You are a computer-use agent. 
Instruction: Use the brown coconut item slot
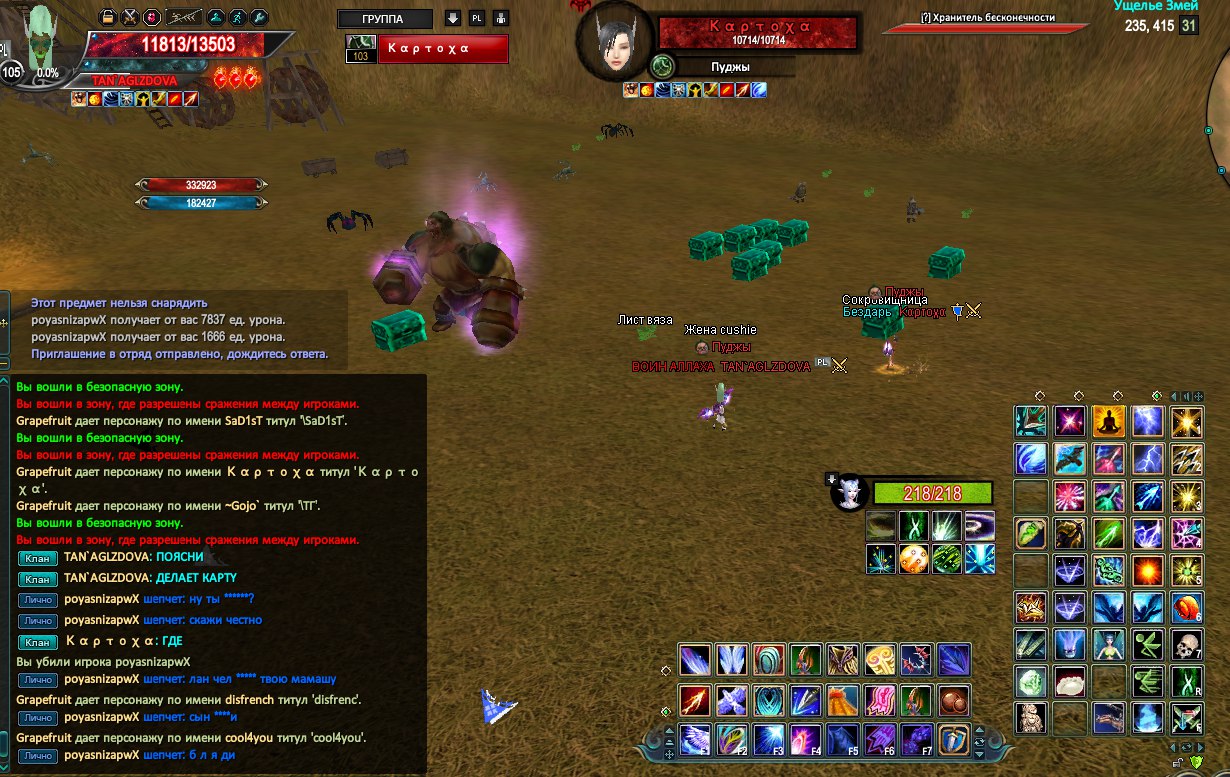(x=953, y=699)
